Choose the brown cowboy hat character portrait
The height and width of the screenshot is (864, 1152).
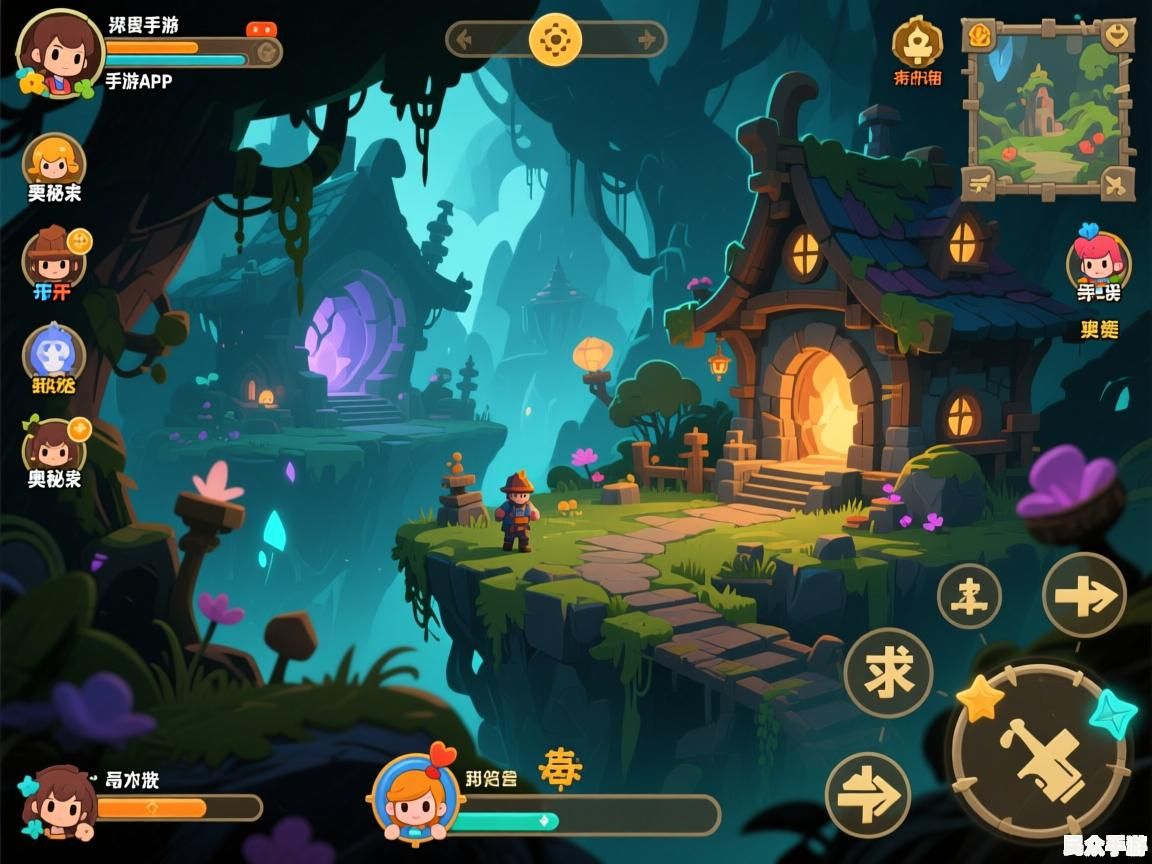(53, 256)
